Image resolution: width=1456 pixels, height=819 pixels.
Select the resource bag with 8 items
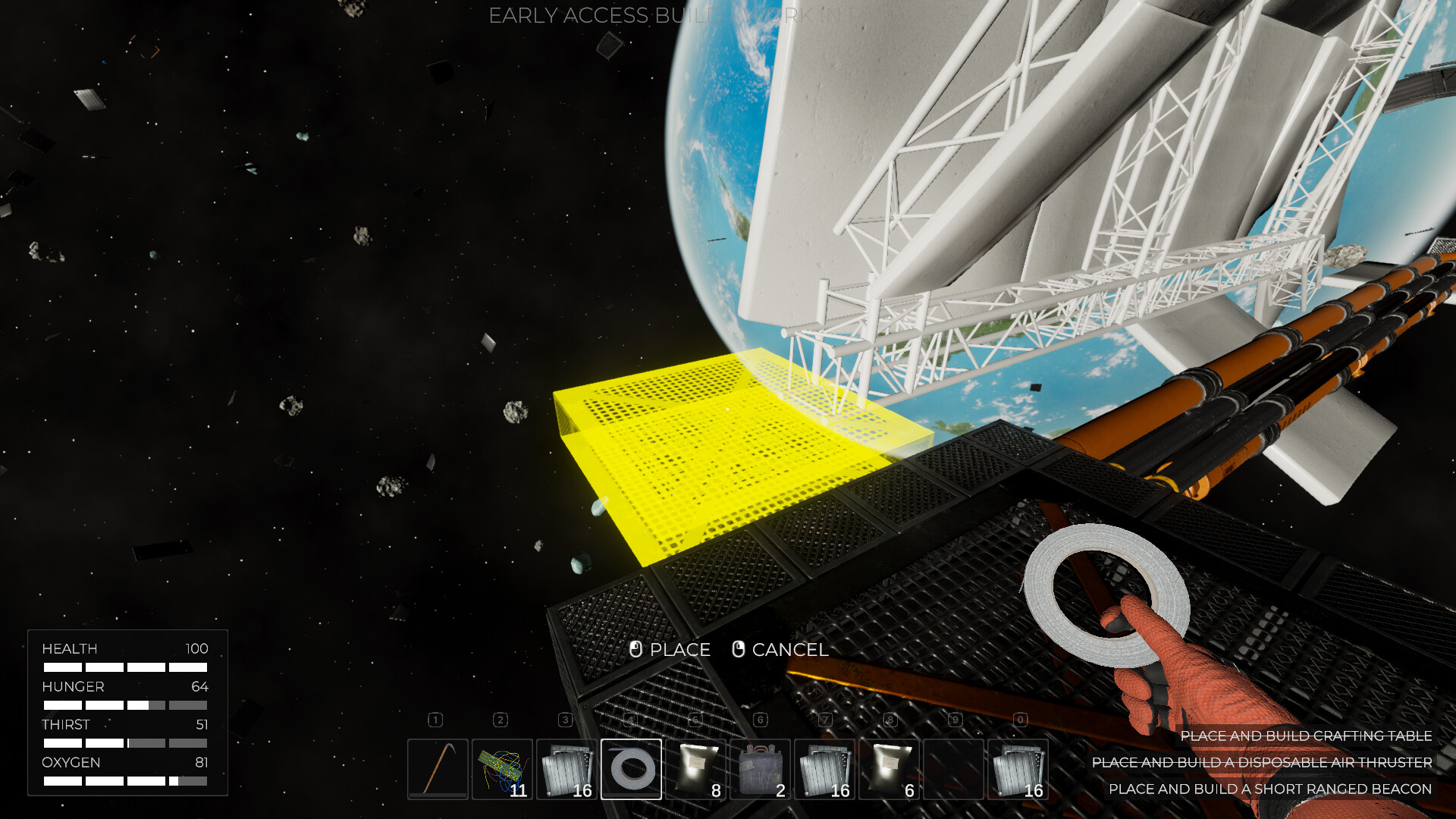point(697,769)
